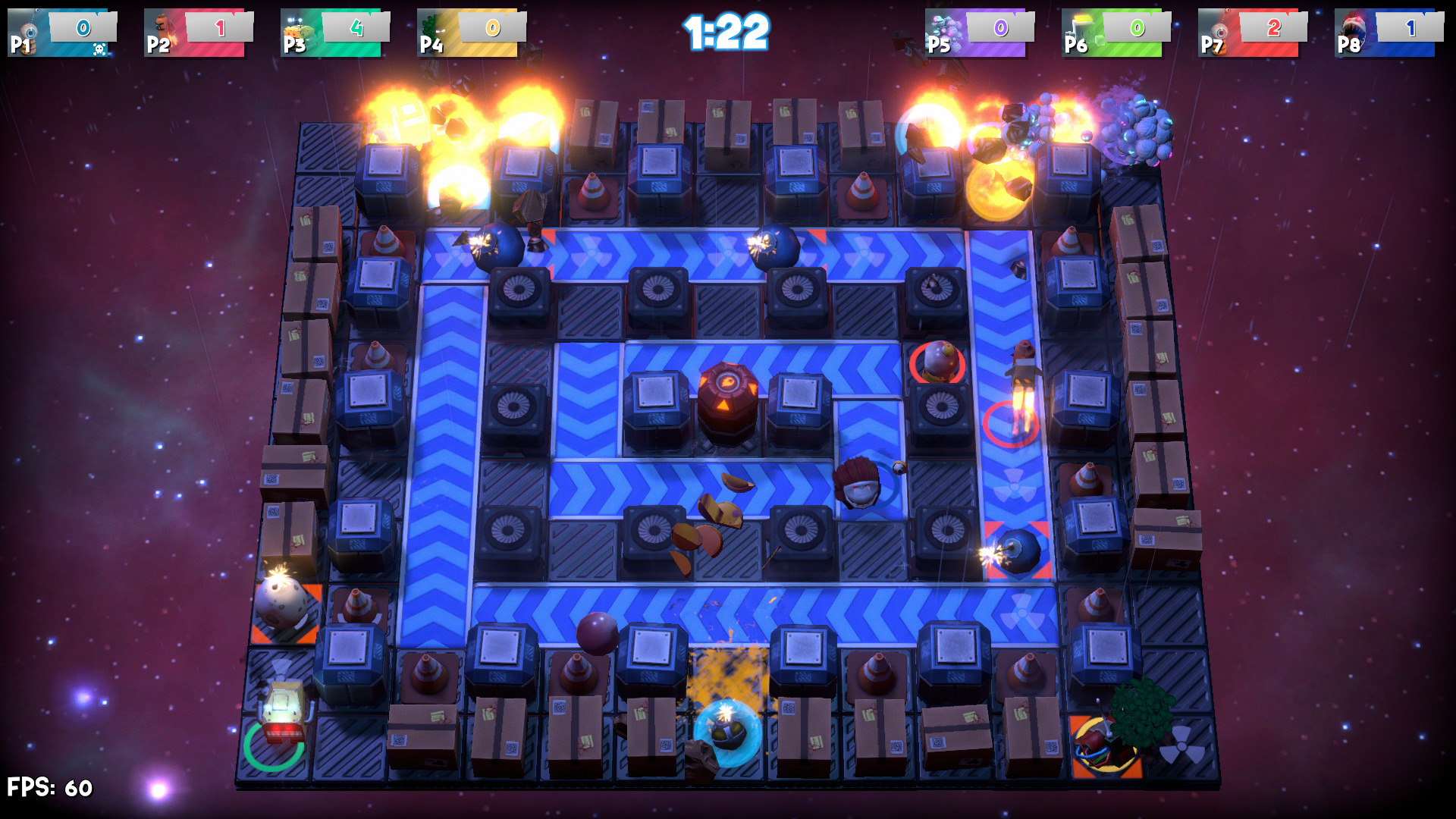Click the FPS: 60 counter text

coord(48,786)
